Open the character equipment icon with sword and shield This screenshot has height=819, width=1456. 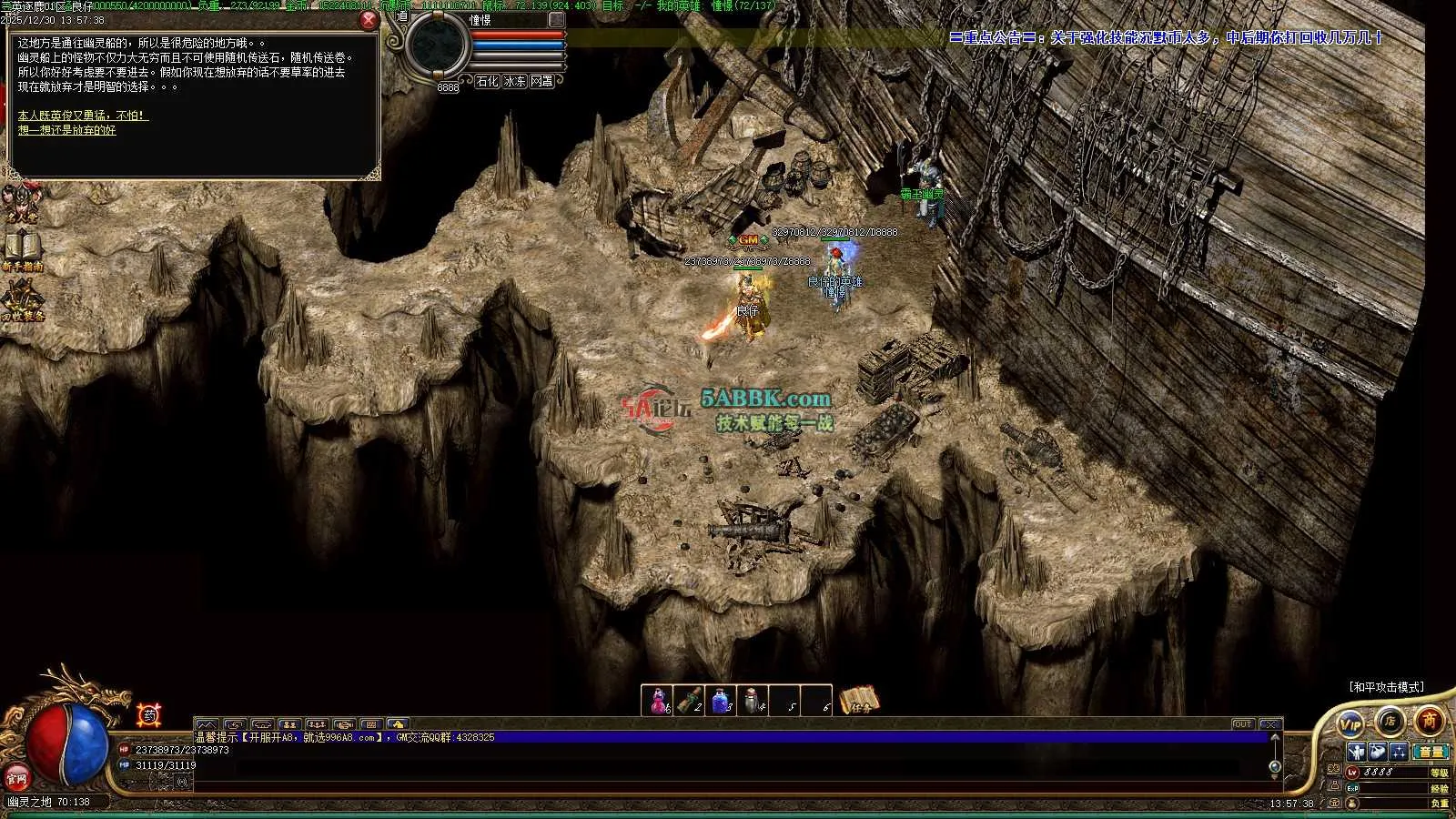[x=1357, y=752]
